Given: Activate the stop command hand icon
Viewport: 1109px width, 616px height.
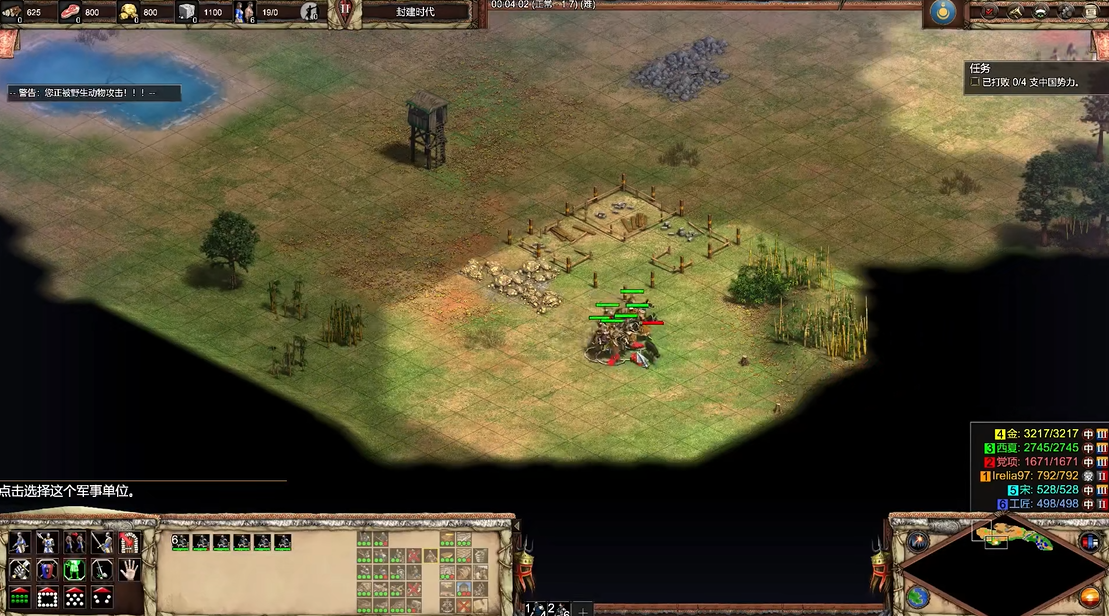Looking at the screenshot, I should click(128, 570).
